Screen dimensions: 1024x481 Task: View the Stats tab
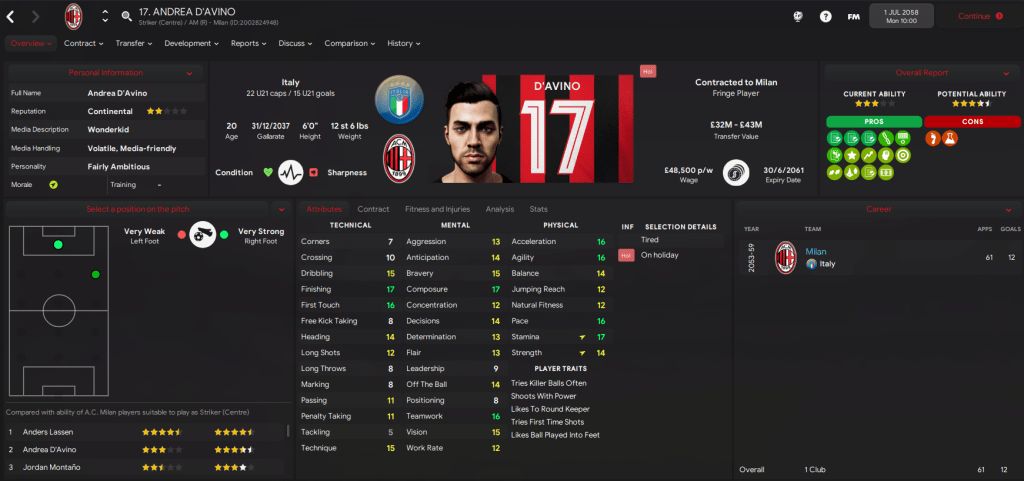point(538,209)
